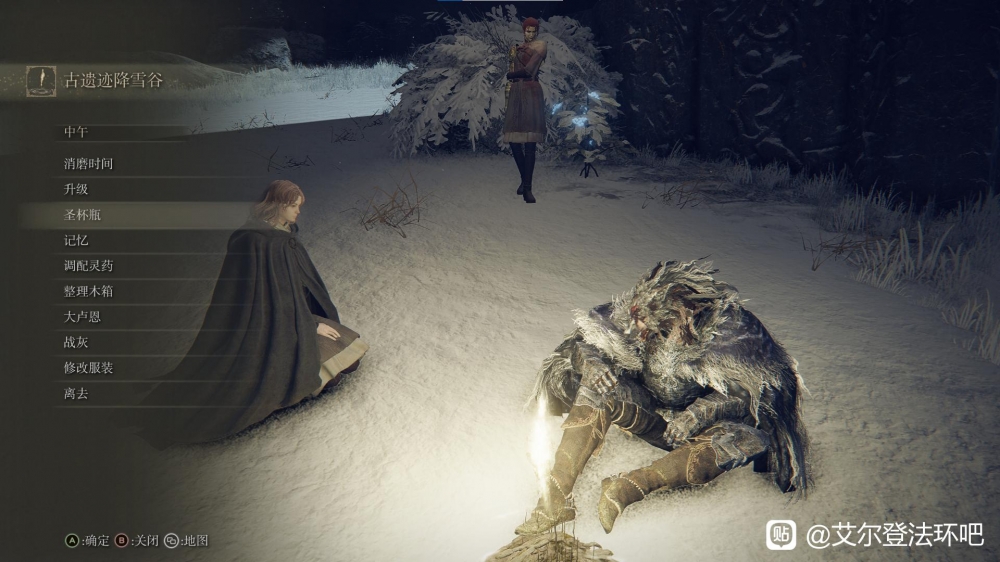Choose the 圣杯瓶 flask menu entry

click(x=82, y=215)
